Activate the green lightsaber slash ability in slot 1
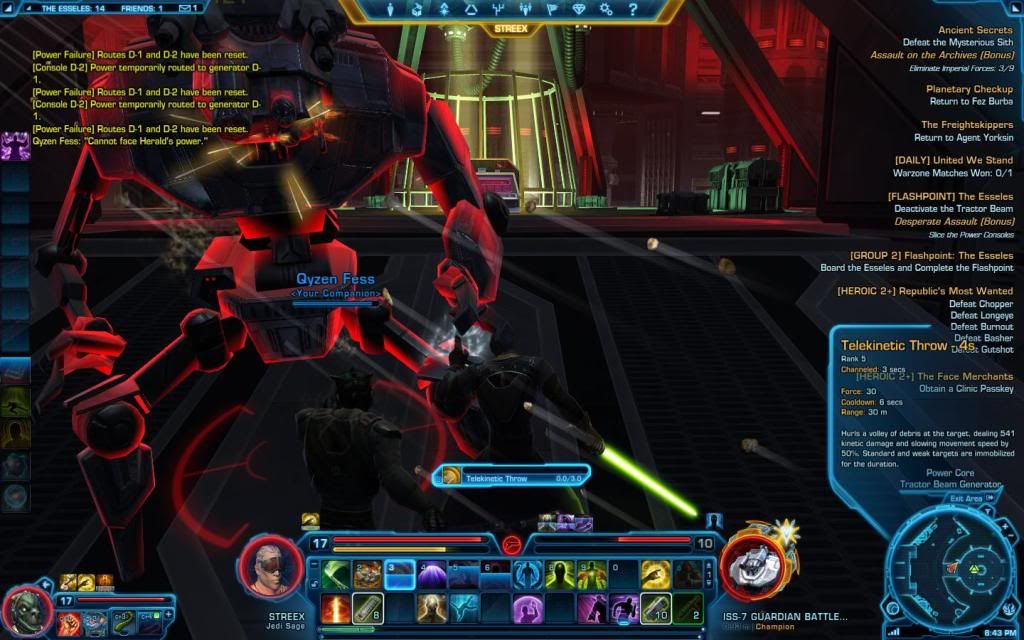 coord(336,574)
